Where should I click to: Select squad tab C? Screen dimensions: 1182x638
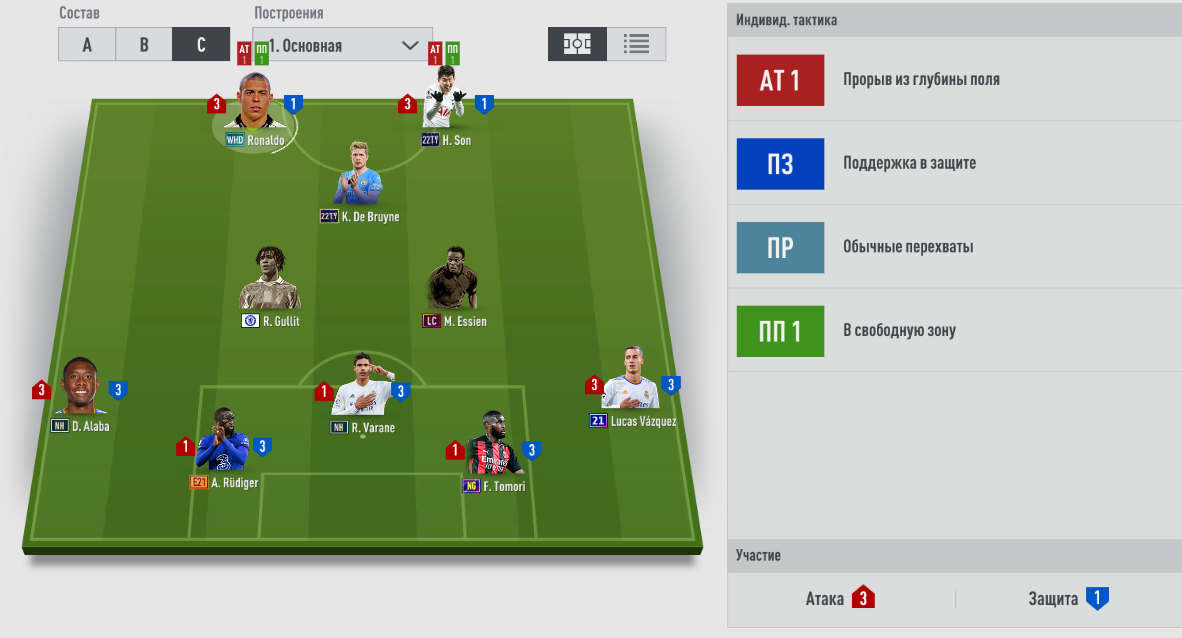(201, 45)
